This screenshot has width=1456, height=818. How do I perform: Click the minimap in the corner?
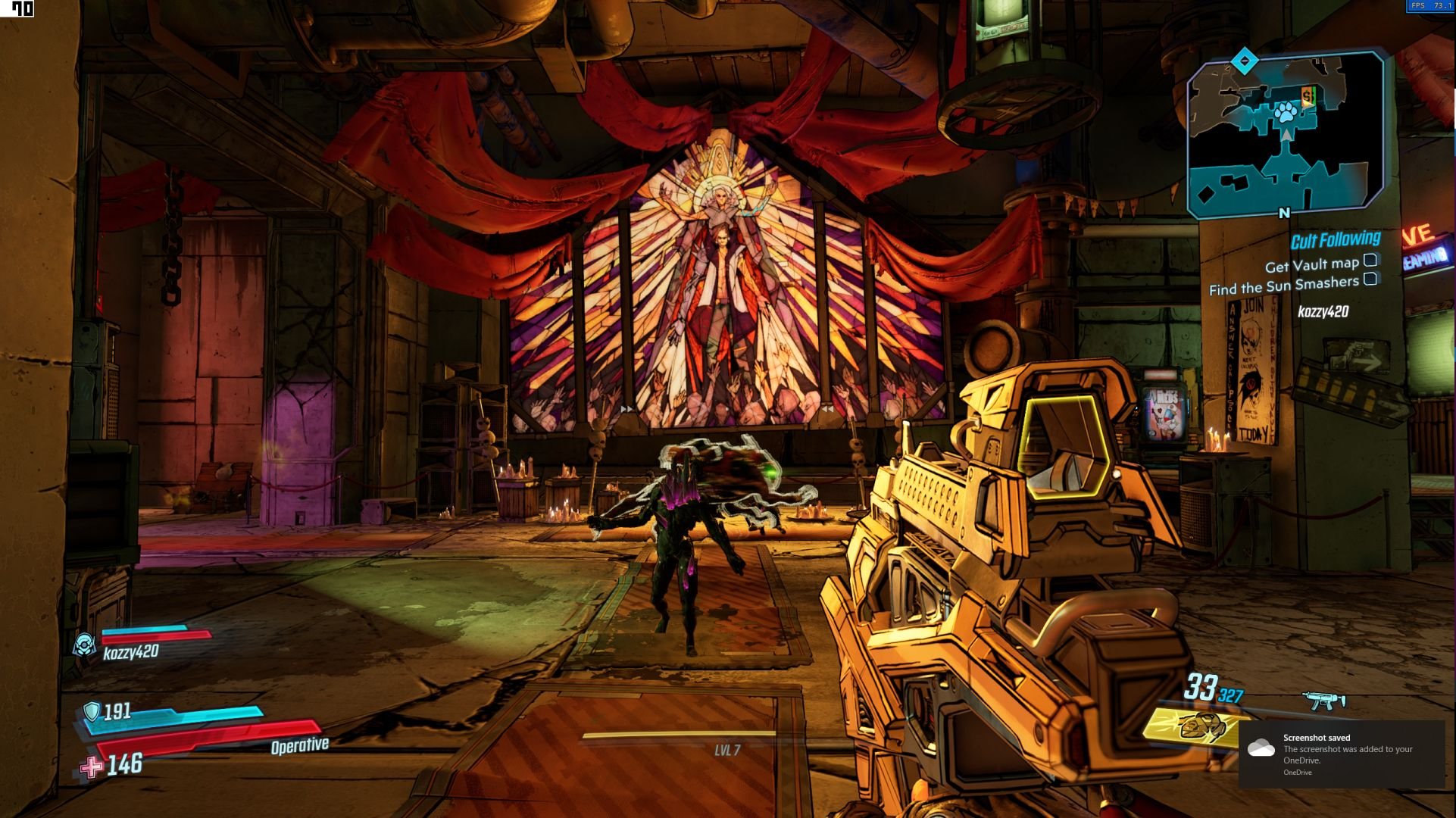click(x=1286, y=135)
